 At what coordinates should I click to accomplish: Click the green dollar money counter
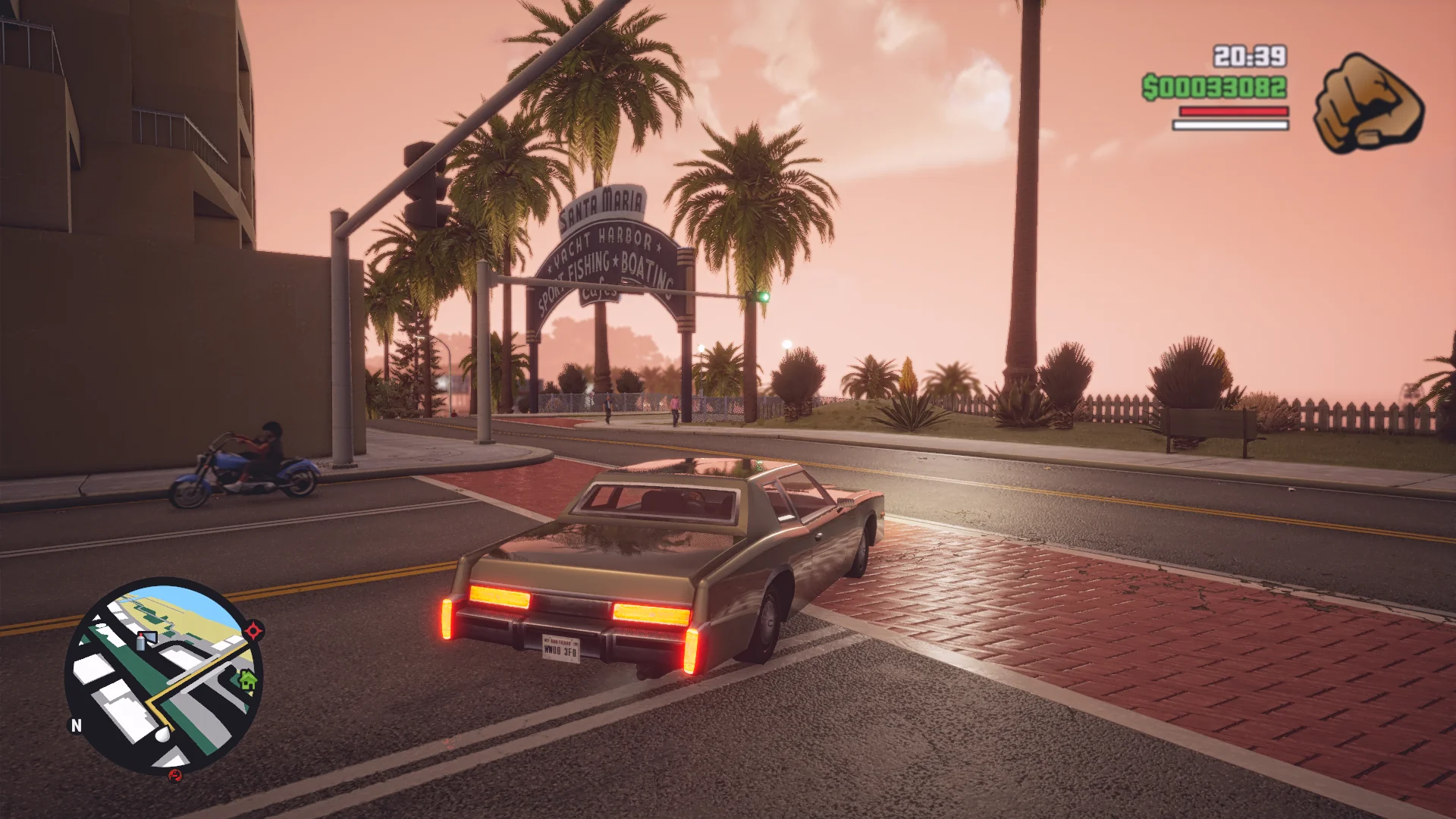point(1213,86)
